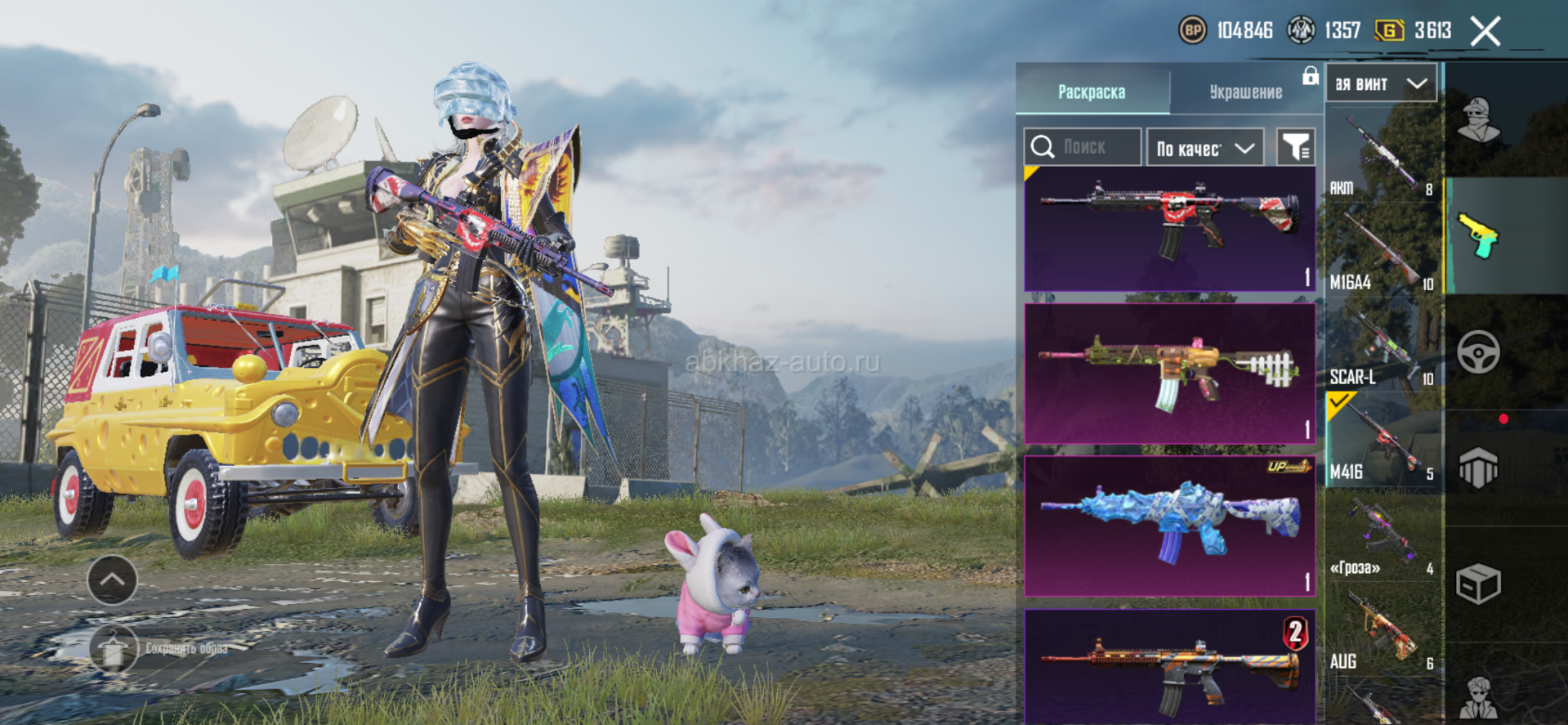Image resolution: width=1568 pixels, height=725 pixels.
Task: Open the skin filter funnel button
Action: tap(1295, 147)
